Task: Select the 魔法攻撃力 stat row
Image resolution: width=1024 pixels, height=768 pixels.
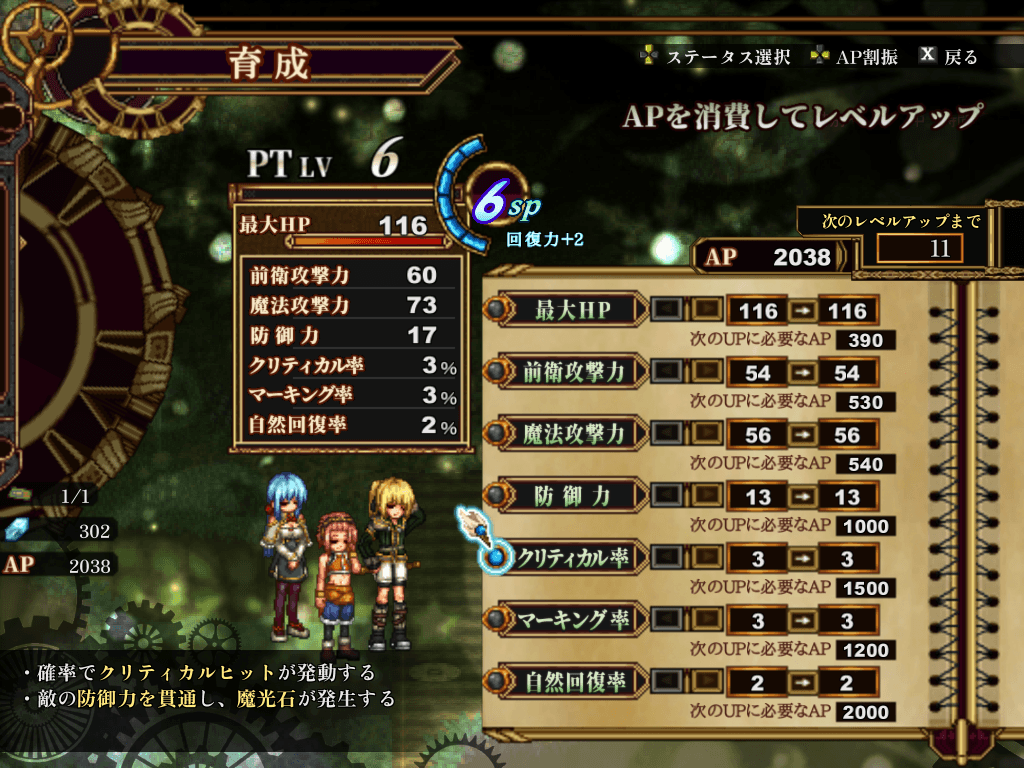Action: click(572, 434)
